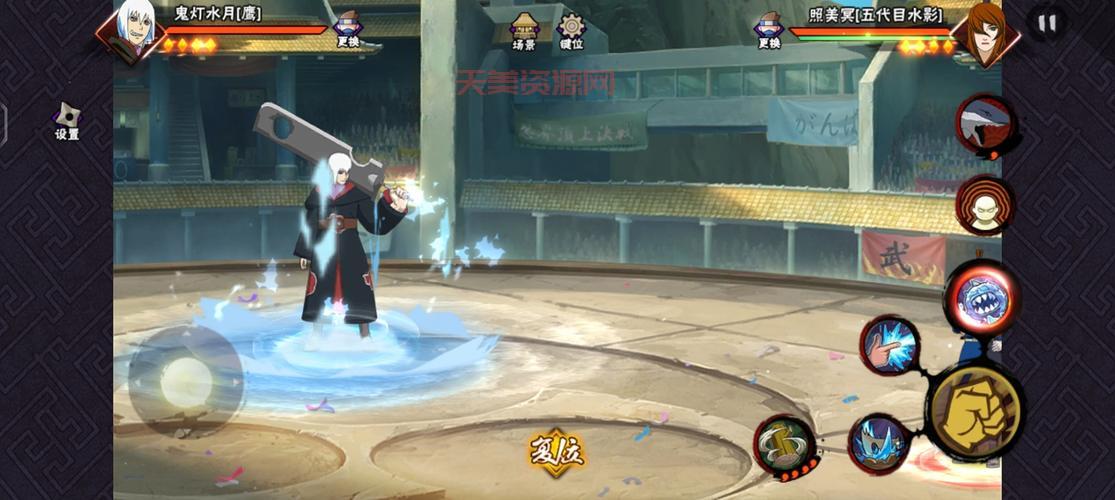
Task: Unleash the blue monster face ultimate
Action: [x=982, y=297]
